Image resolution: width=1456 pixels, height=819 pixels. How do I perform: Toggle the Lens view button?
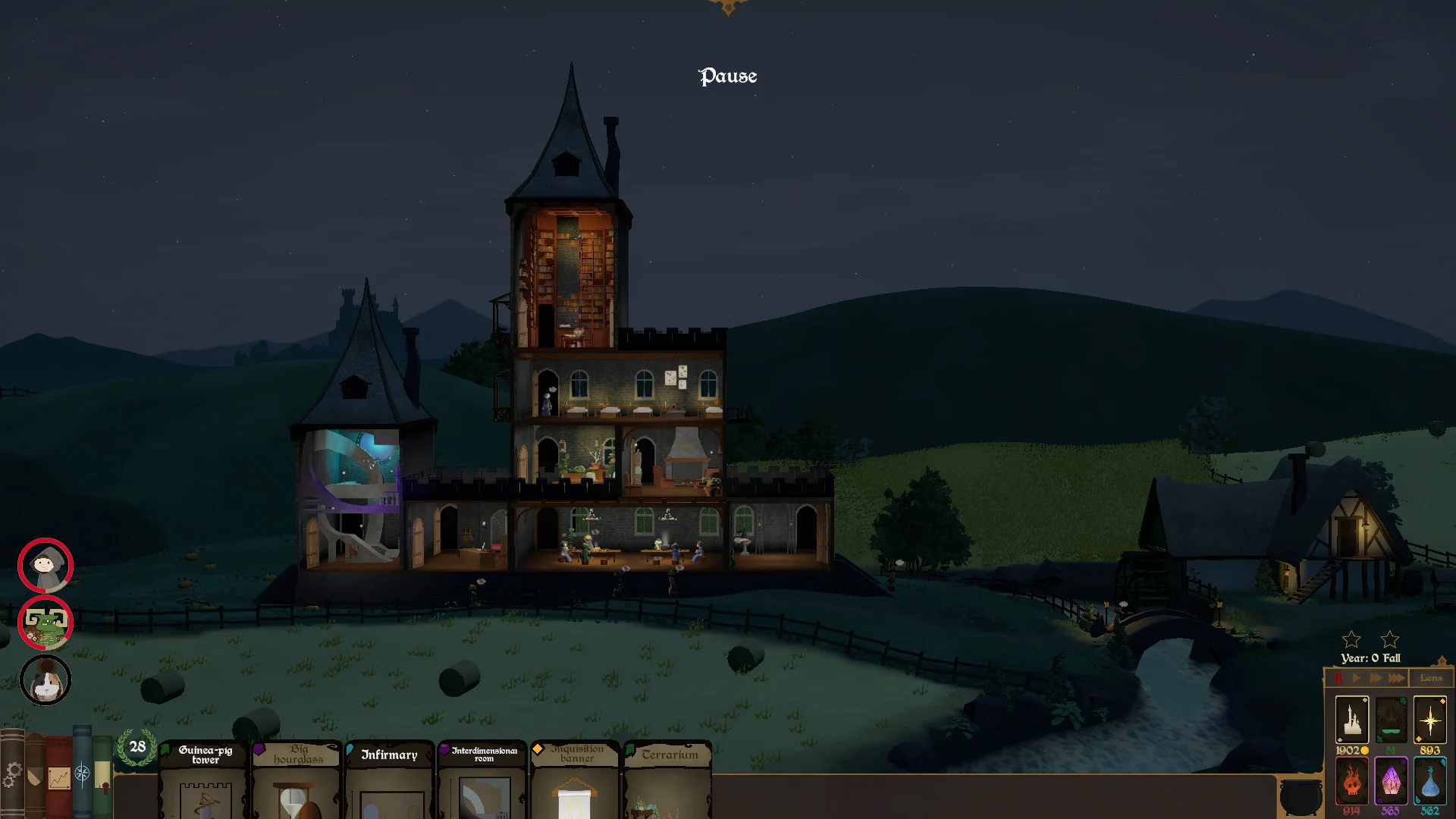(x=1431, y=678)
